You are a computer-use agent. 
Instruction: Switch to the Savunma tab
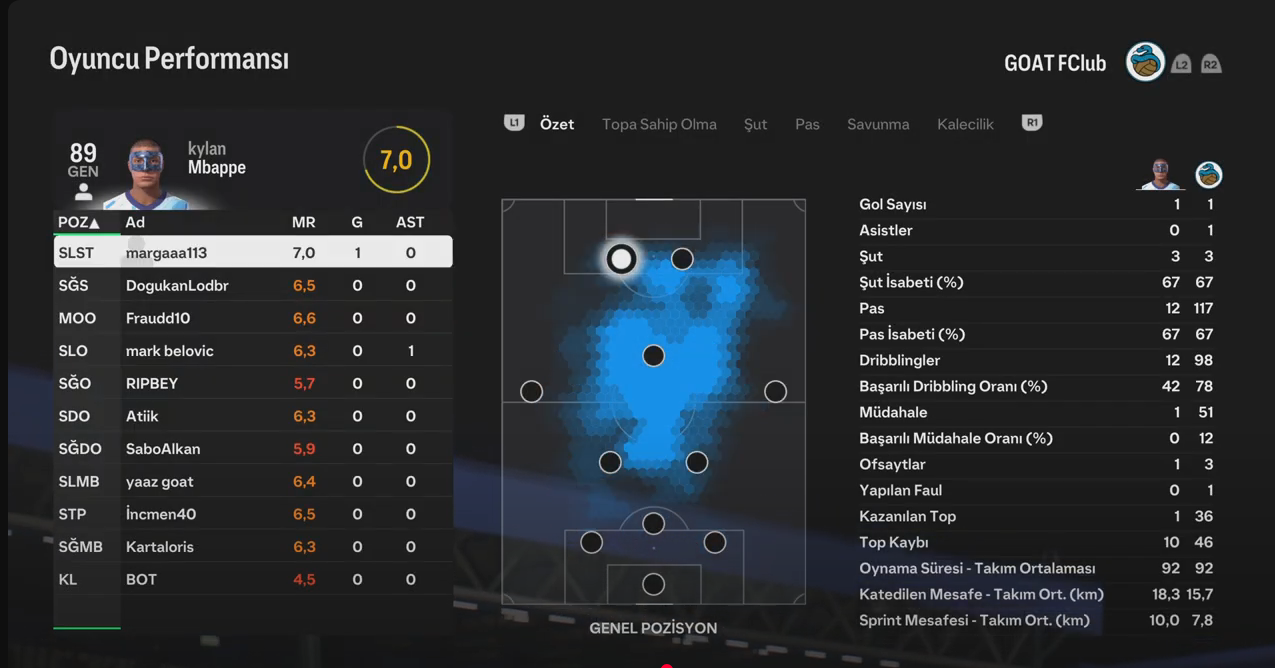(878, 124)
